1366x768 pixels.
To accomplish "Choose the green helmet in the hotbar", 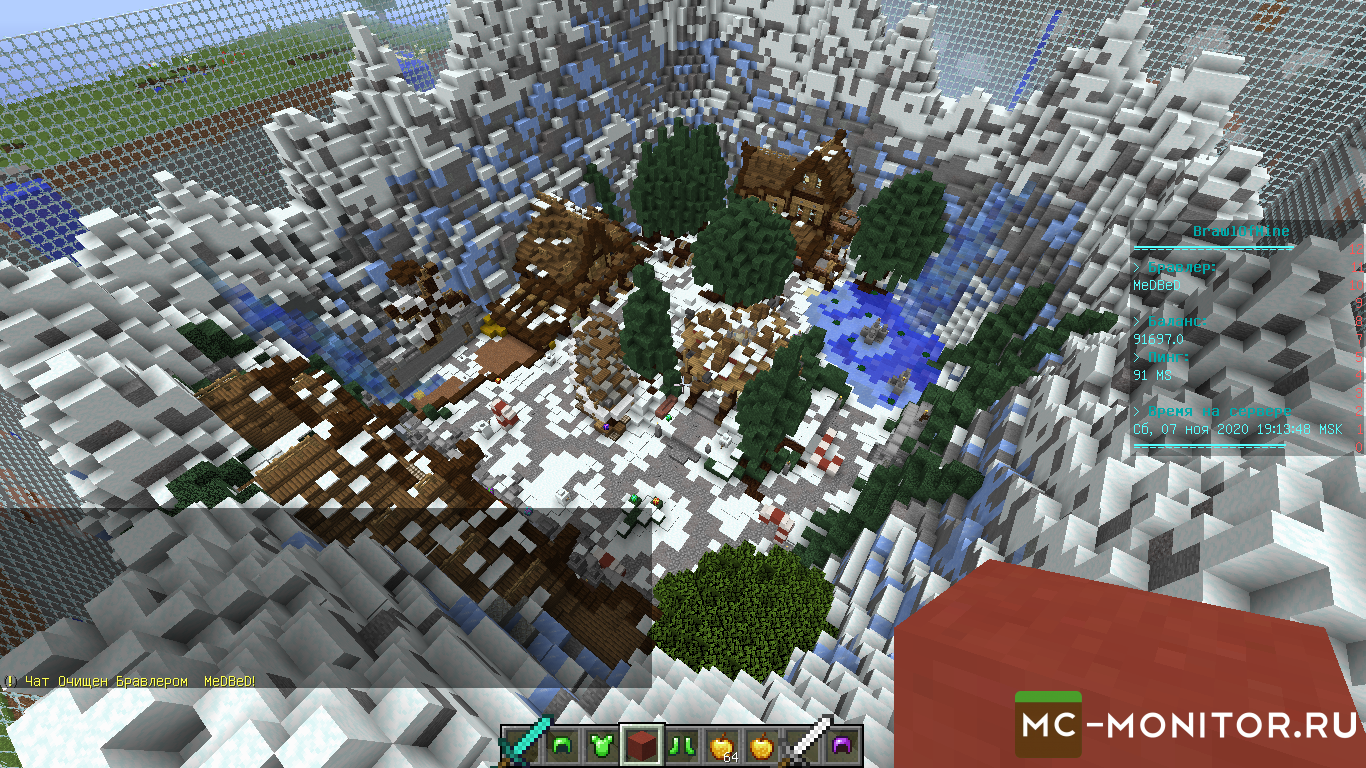I will click(561, 744).
